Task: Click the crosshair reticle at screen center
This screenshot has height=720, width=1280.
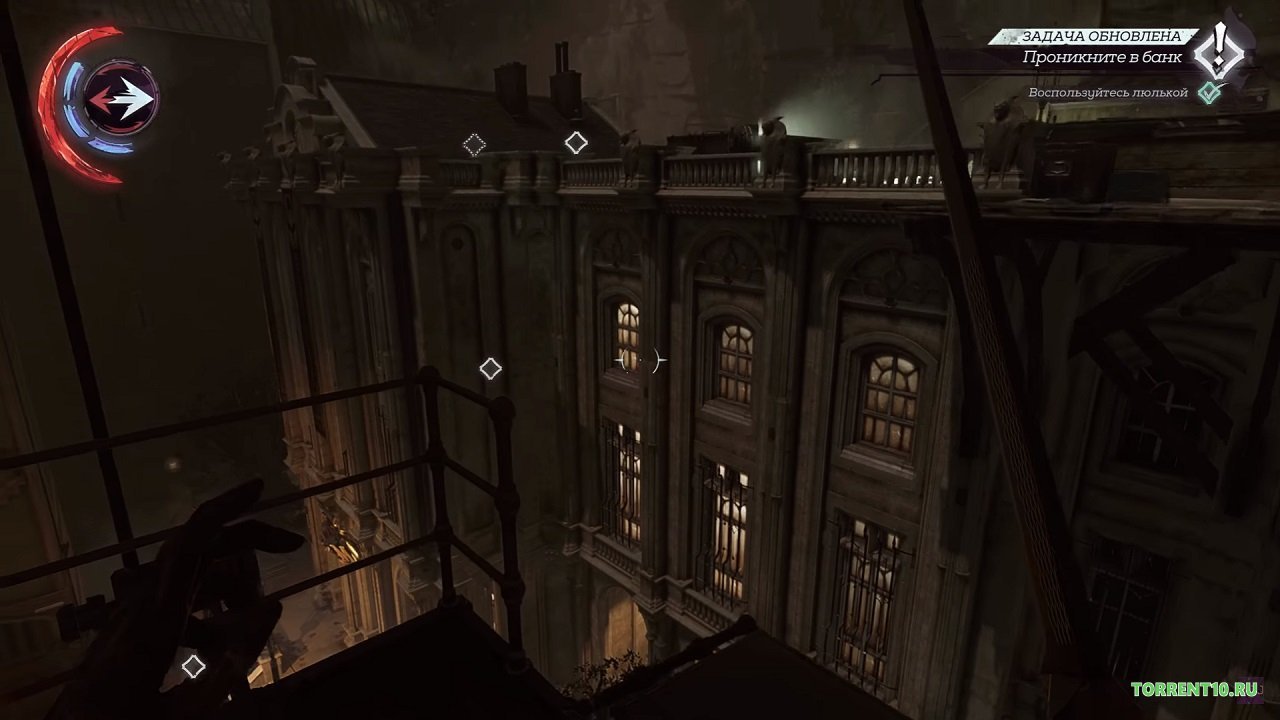Action: [640, 360]
